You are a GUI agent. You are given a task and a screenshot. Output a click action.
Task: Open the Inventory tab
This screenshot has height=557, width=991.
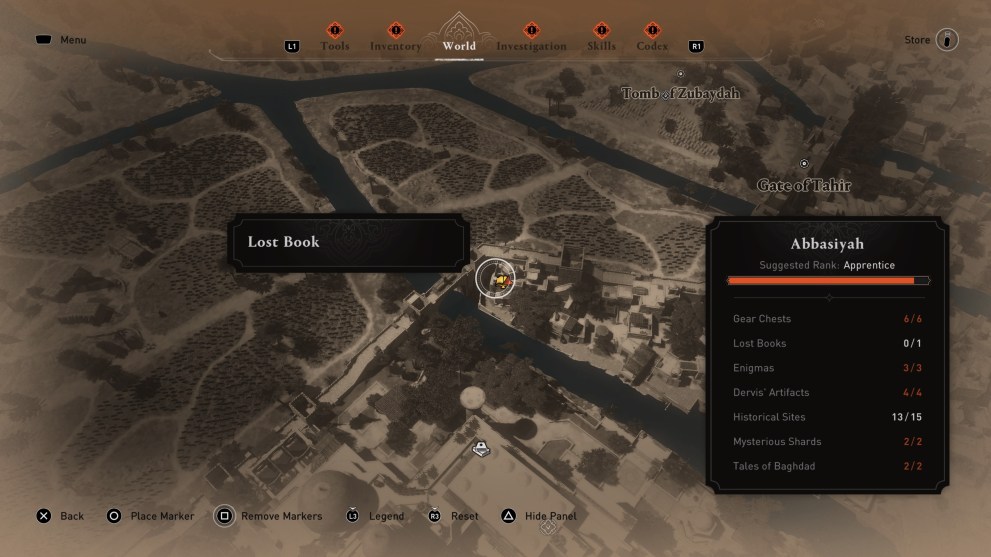point(395,46)
